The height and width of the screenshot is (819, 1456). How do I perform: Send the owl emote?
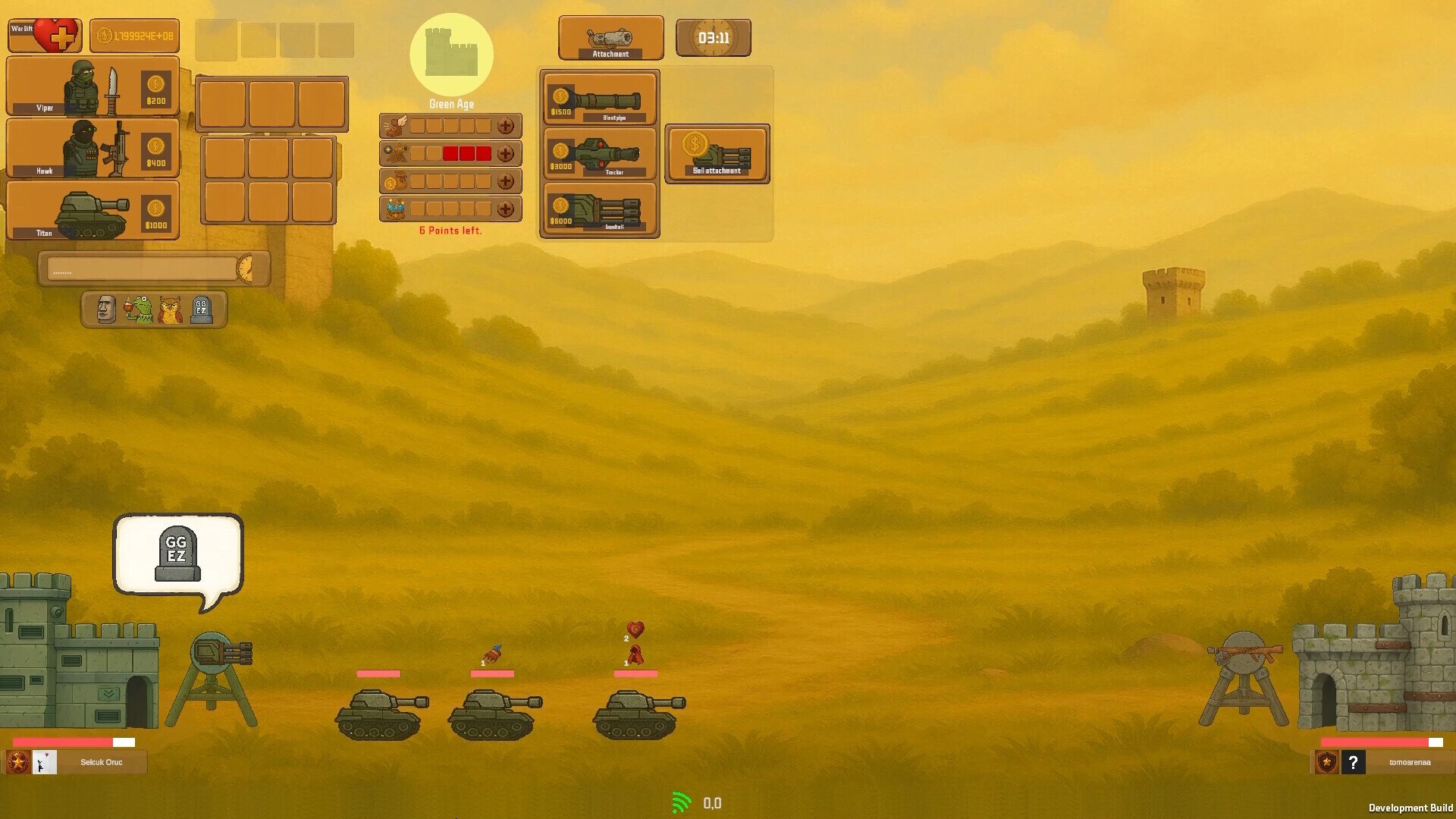tap(171, 309)
